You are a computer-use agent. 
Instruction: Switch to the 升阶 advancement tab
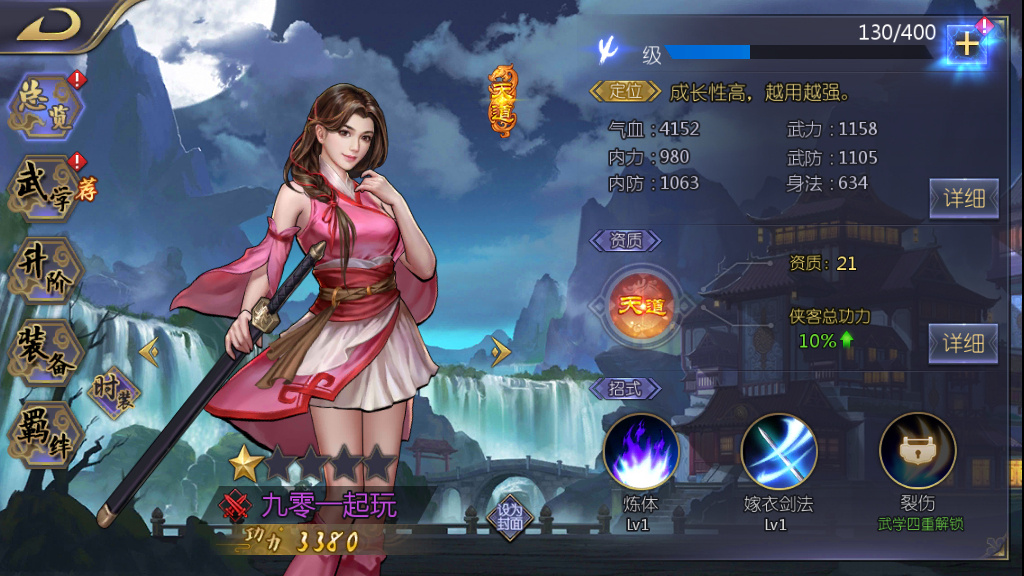44,270
